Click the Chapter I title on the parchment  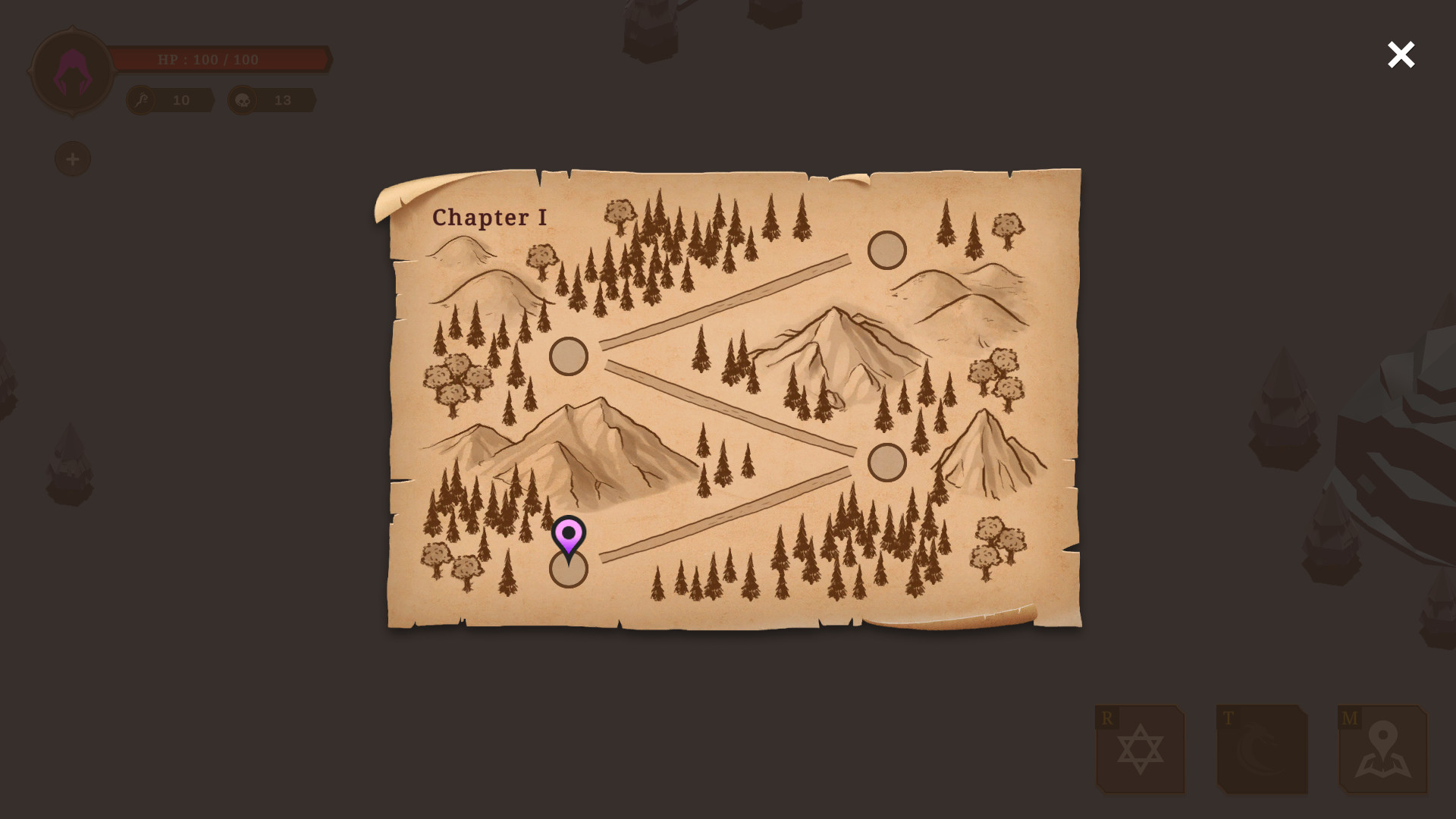[489, 218]
